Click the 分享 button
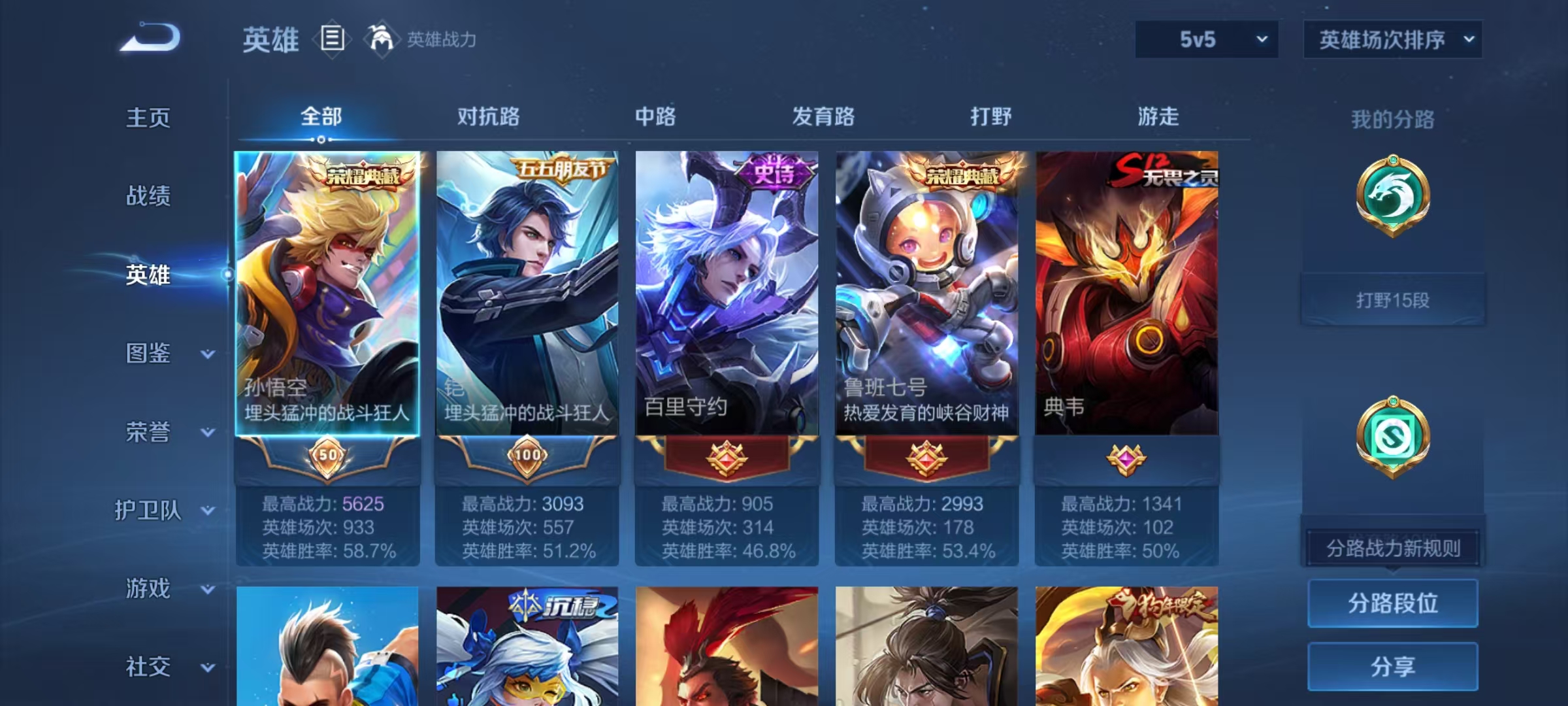Screen dimensions: 1568x706 1393,666
